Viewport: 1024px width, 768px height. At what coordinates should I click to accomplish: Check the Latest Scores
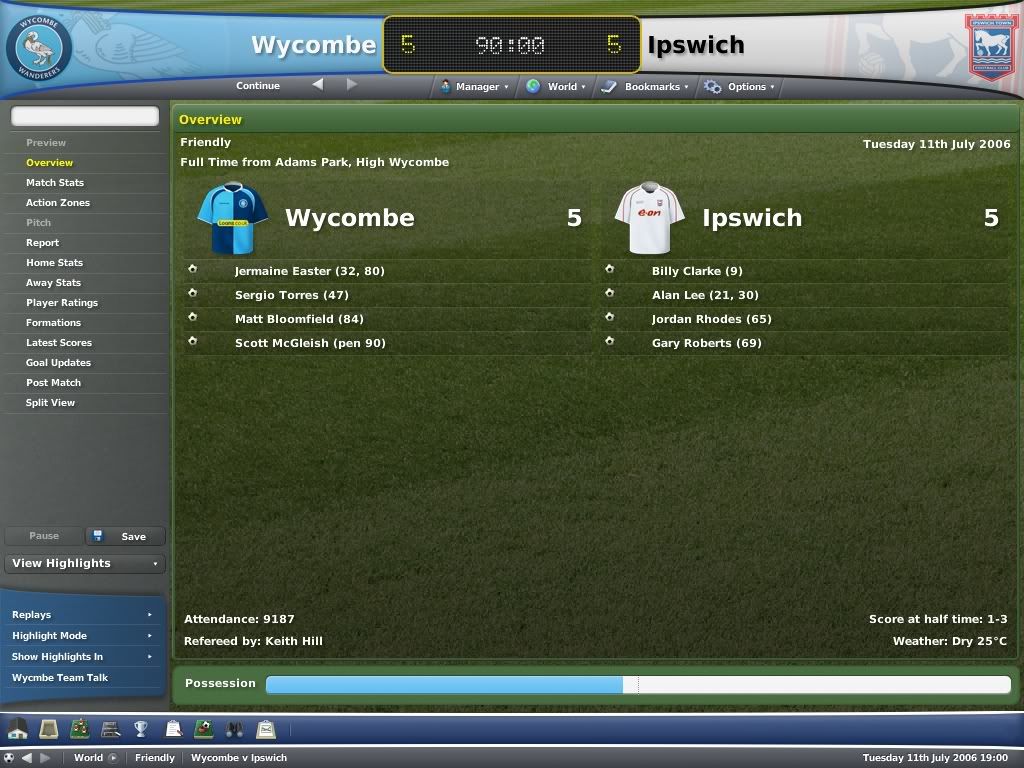59,343
